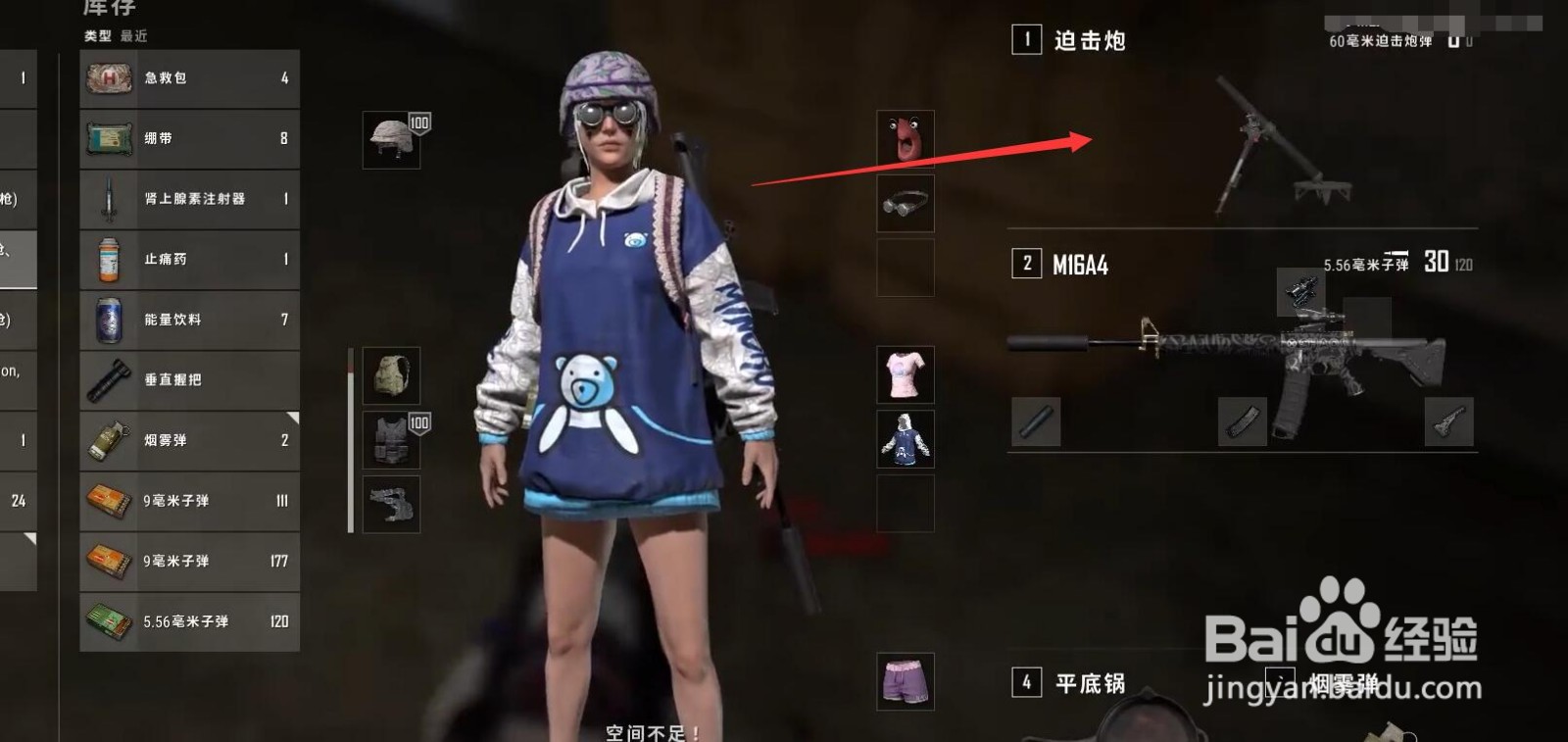1568x742 pixels.
Task: Click the 垂直握把 vertical grip icon
Action: click(111, 380)
